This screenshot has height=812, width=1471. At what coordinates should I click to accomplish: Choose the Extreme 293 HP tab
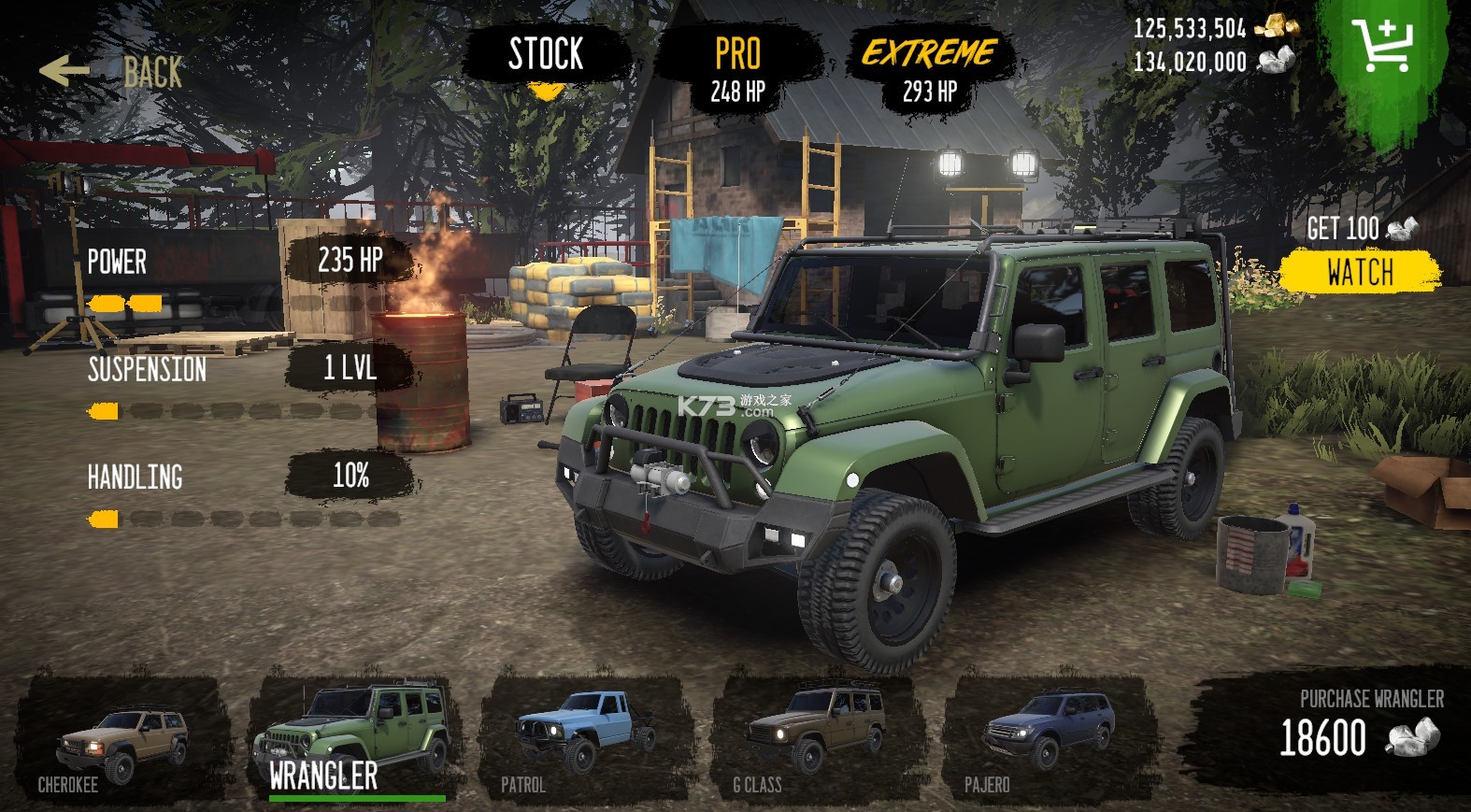[x=929, y=69]
